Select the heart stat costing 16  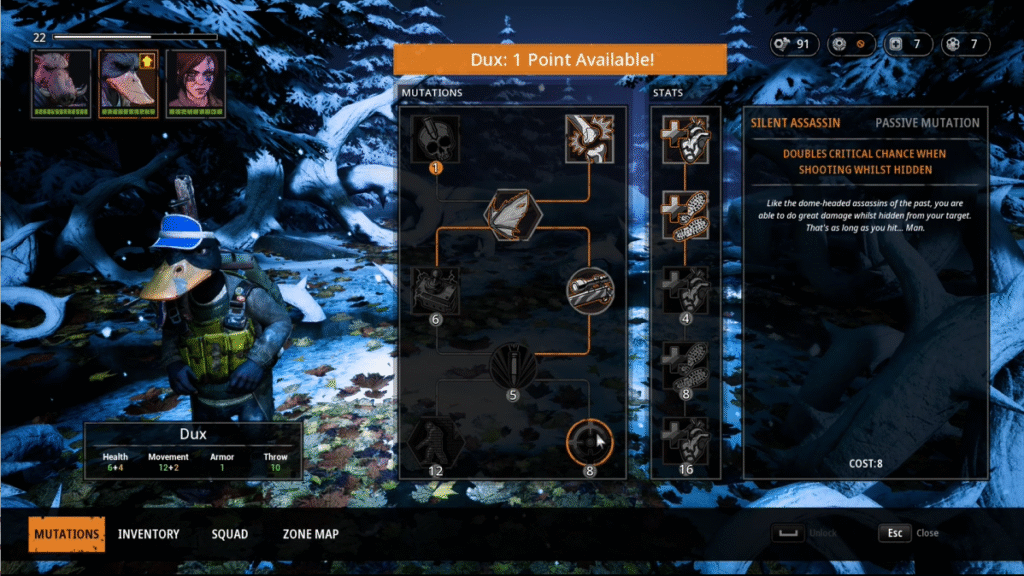click(686, 442)
